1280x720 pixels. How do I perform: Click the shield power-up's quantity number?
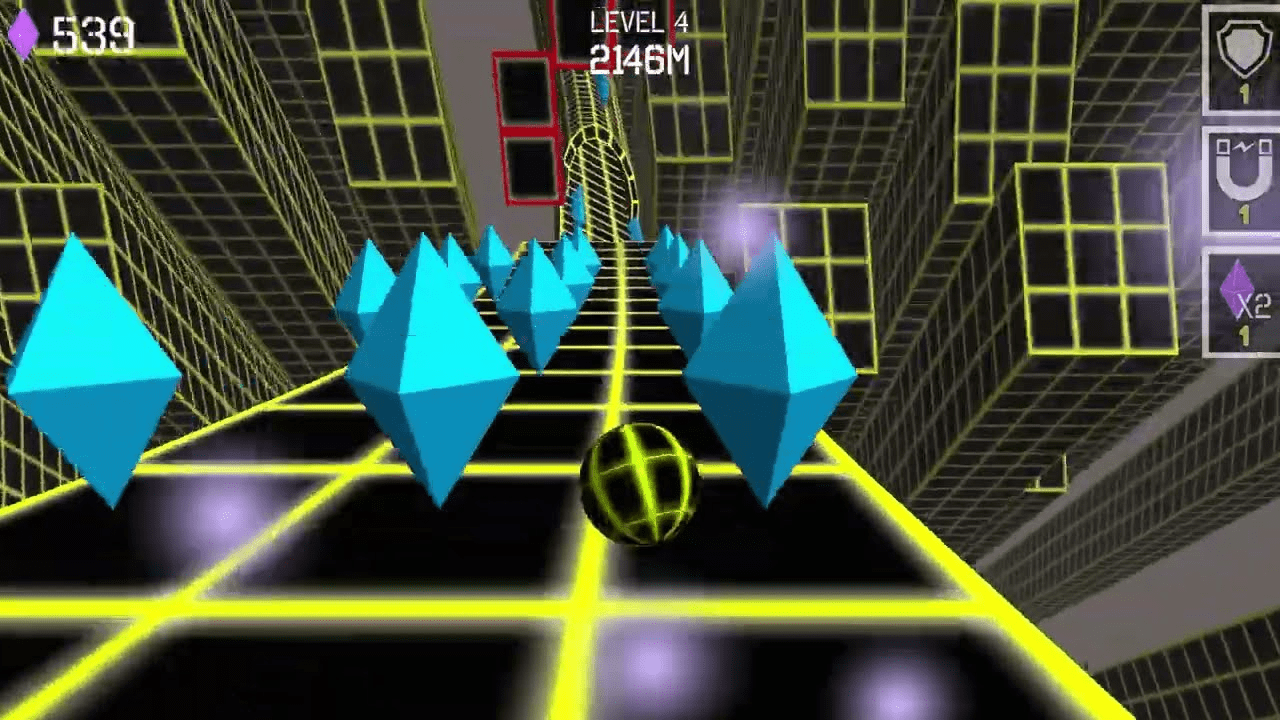click(x=1244, y=92)
